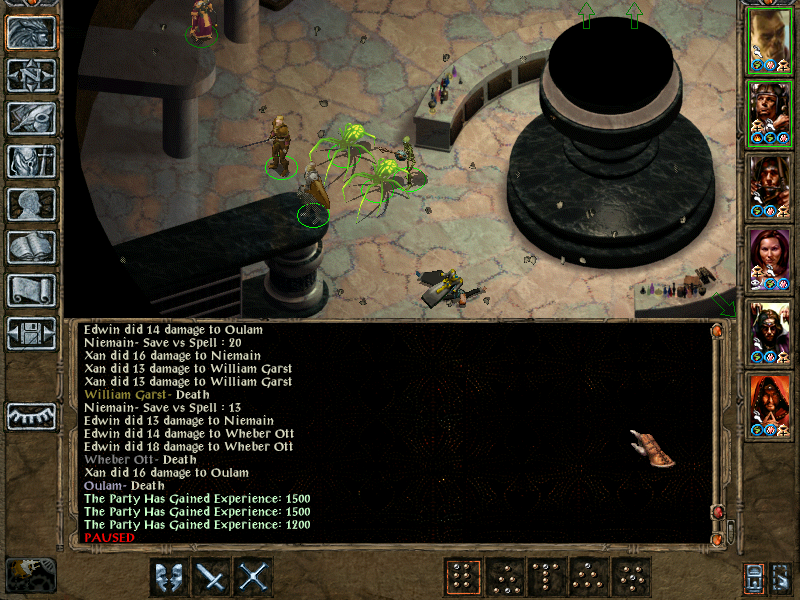
Task: Open the inventory screen
Action: click(x=32, y=161)
